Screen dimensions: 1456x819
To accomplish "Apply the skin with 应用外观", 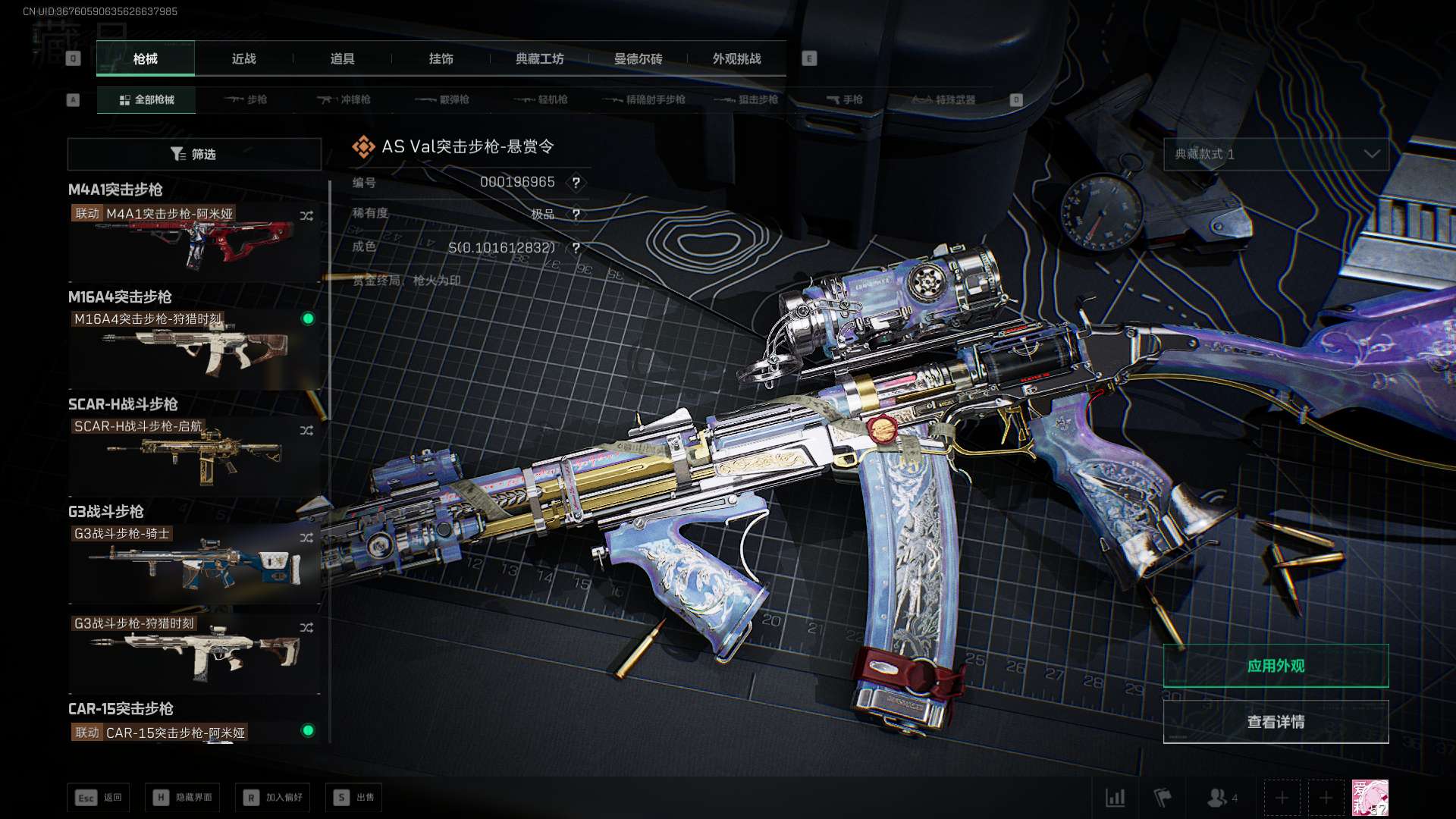I will [x=1276, y=666].
